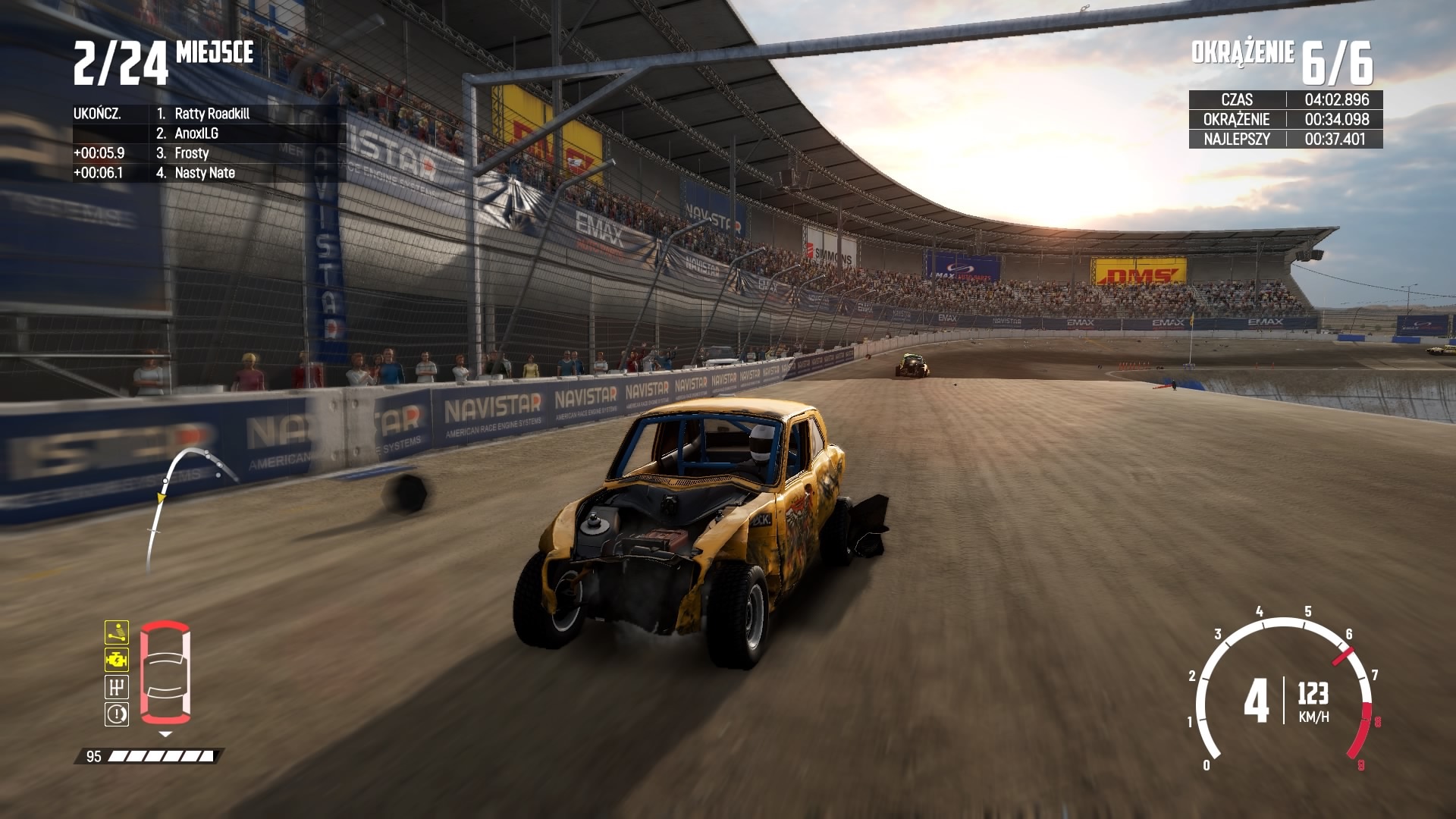The image size is (1456, 819).
Task: Click Nasty Nate's leaderboard row
Action: point(204,173)
